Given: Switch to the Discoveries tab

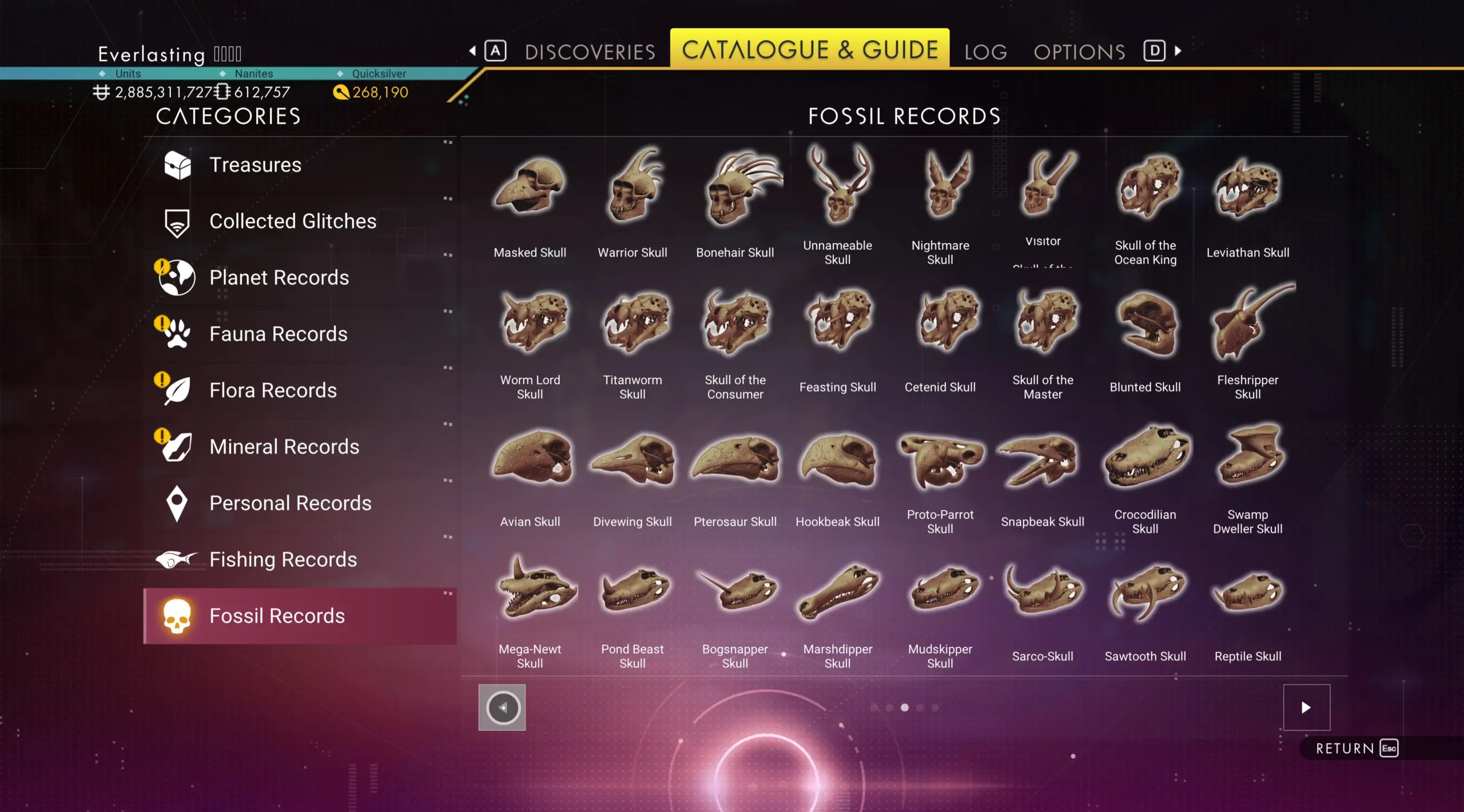Looking at the screenshot, I should 590,51.
